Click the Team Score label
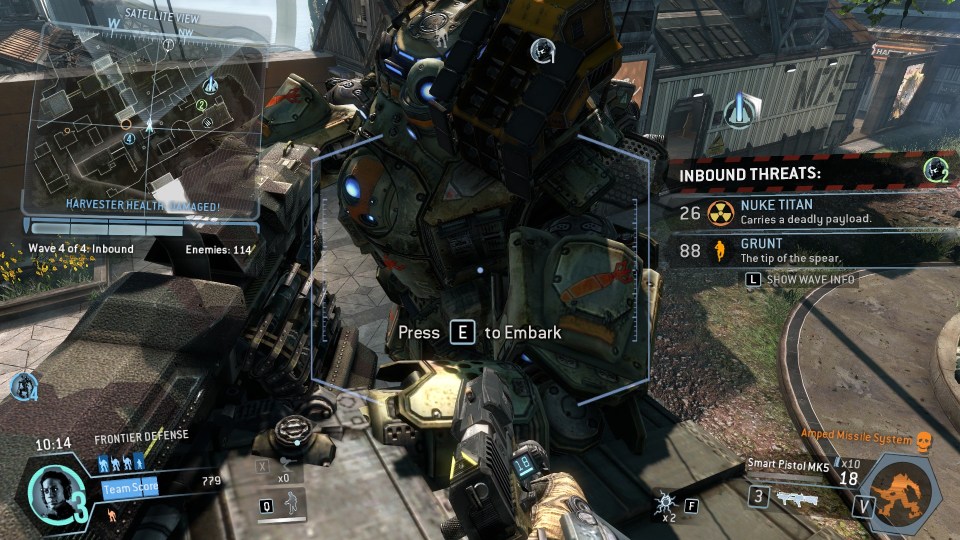The height and width of the screenshot is (540, 960). click(129, 489)
